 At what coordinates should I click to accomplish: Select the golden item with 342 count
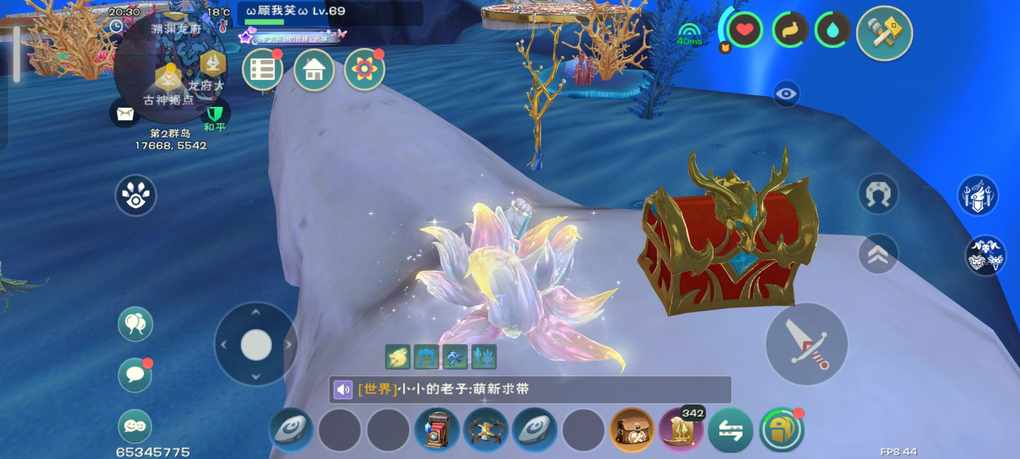[x=682, y=431]
